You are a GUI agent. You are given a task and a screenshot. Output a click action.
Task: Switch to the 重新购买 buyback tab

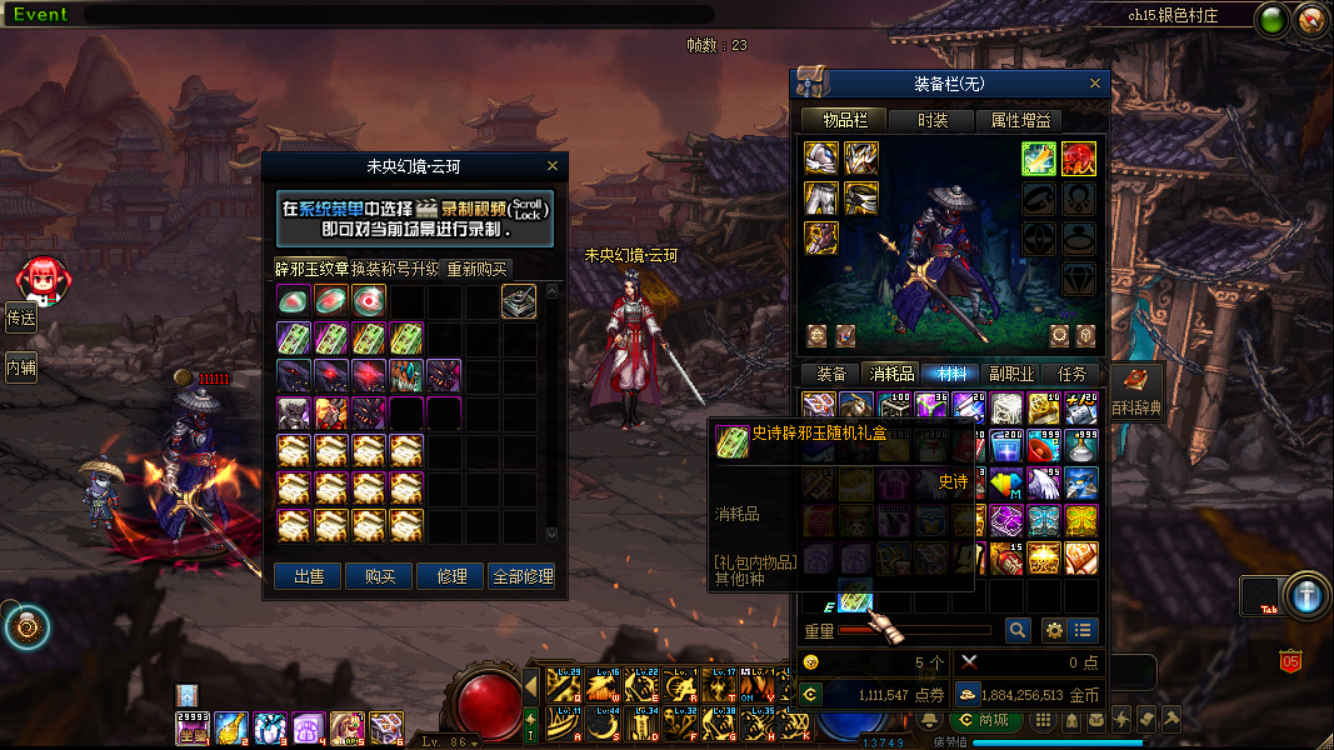tap(477, 269)
